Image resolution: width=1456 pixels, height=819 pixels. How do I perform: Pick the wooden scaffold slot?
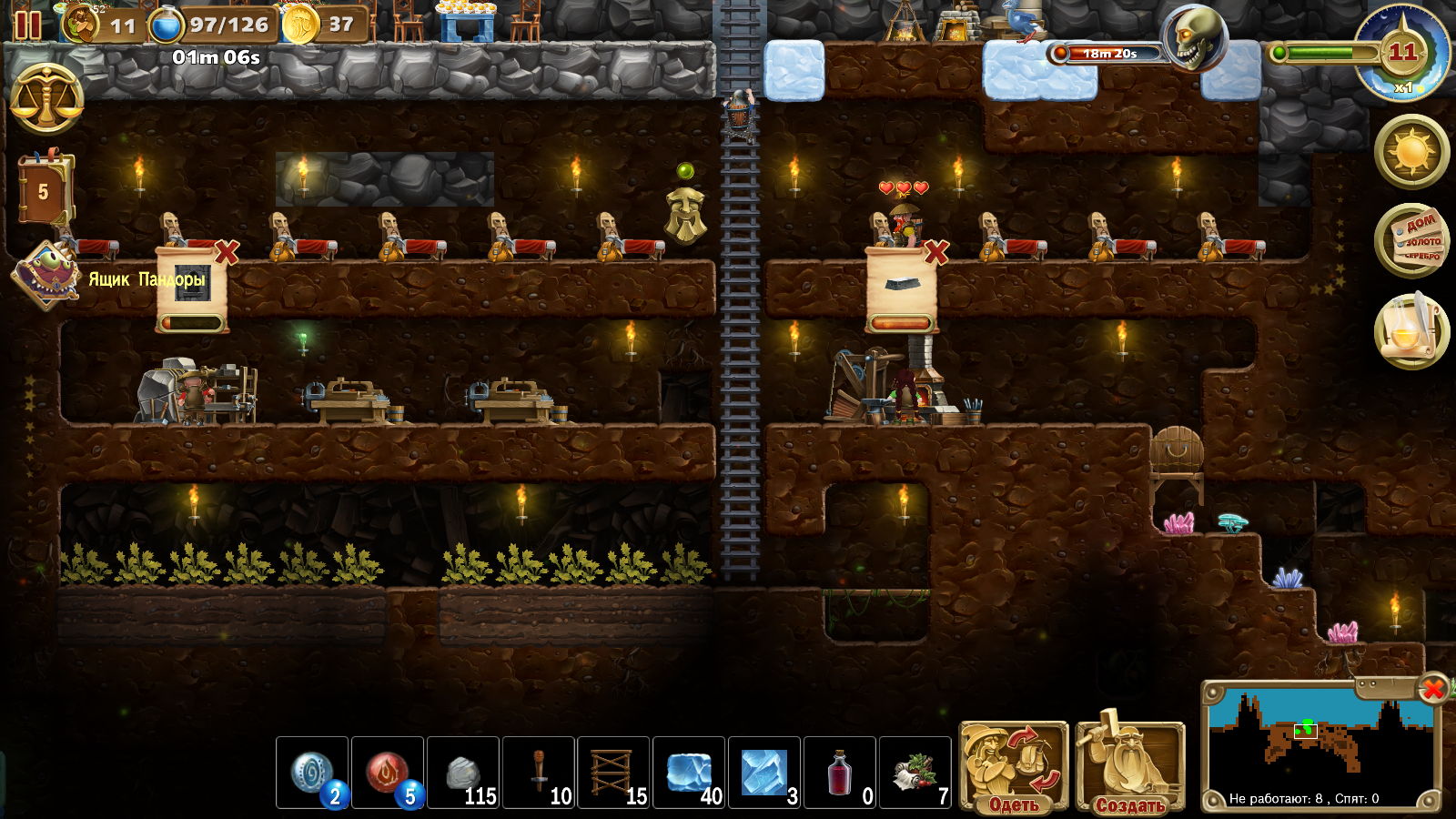[614, 773]
